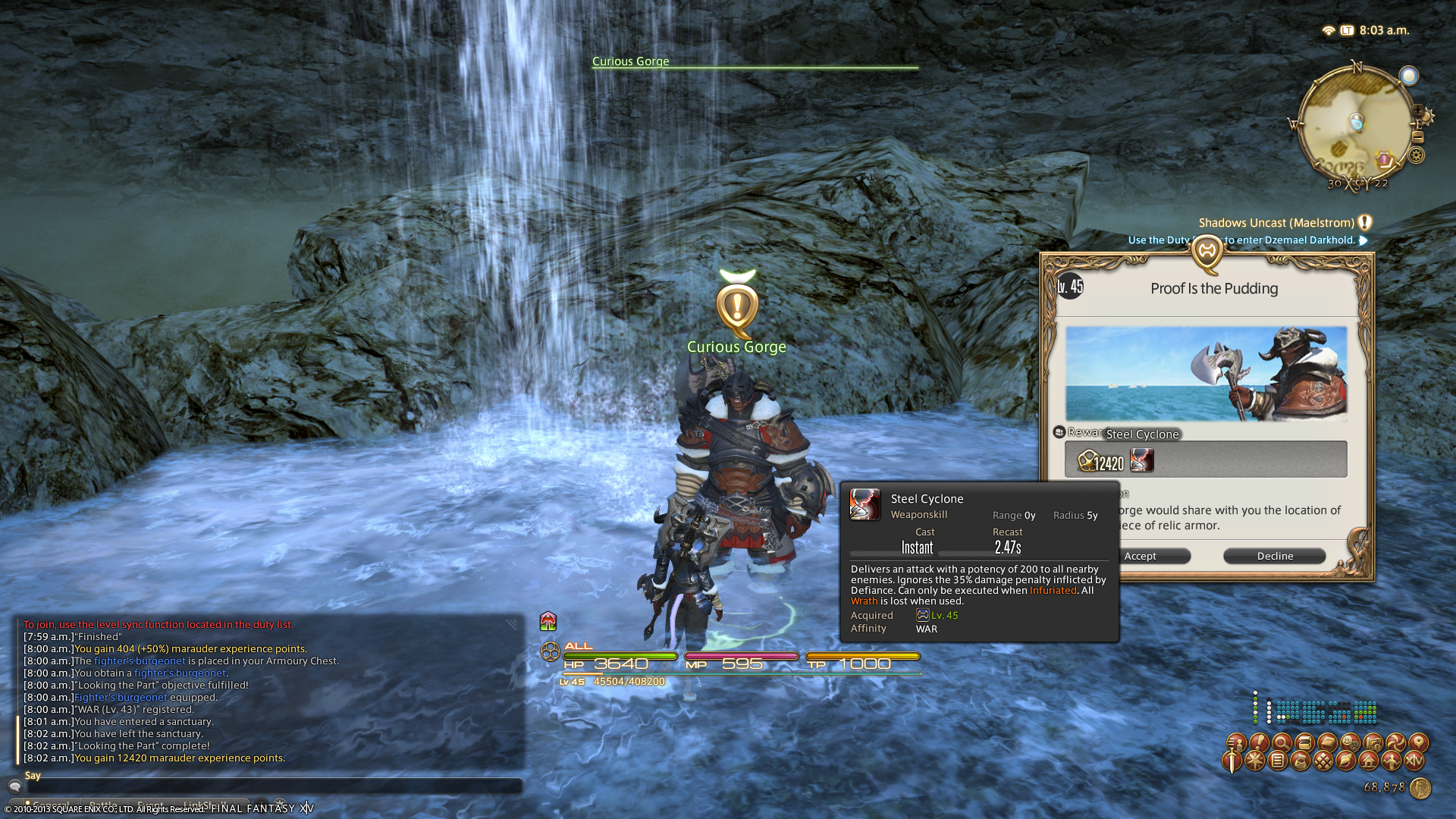Accept the Proof Is the Pudding quest
The width and height of the screenshot is (1456, 819).
tap(1140, 556)
